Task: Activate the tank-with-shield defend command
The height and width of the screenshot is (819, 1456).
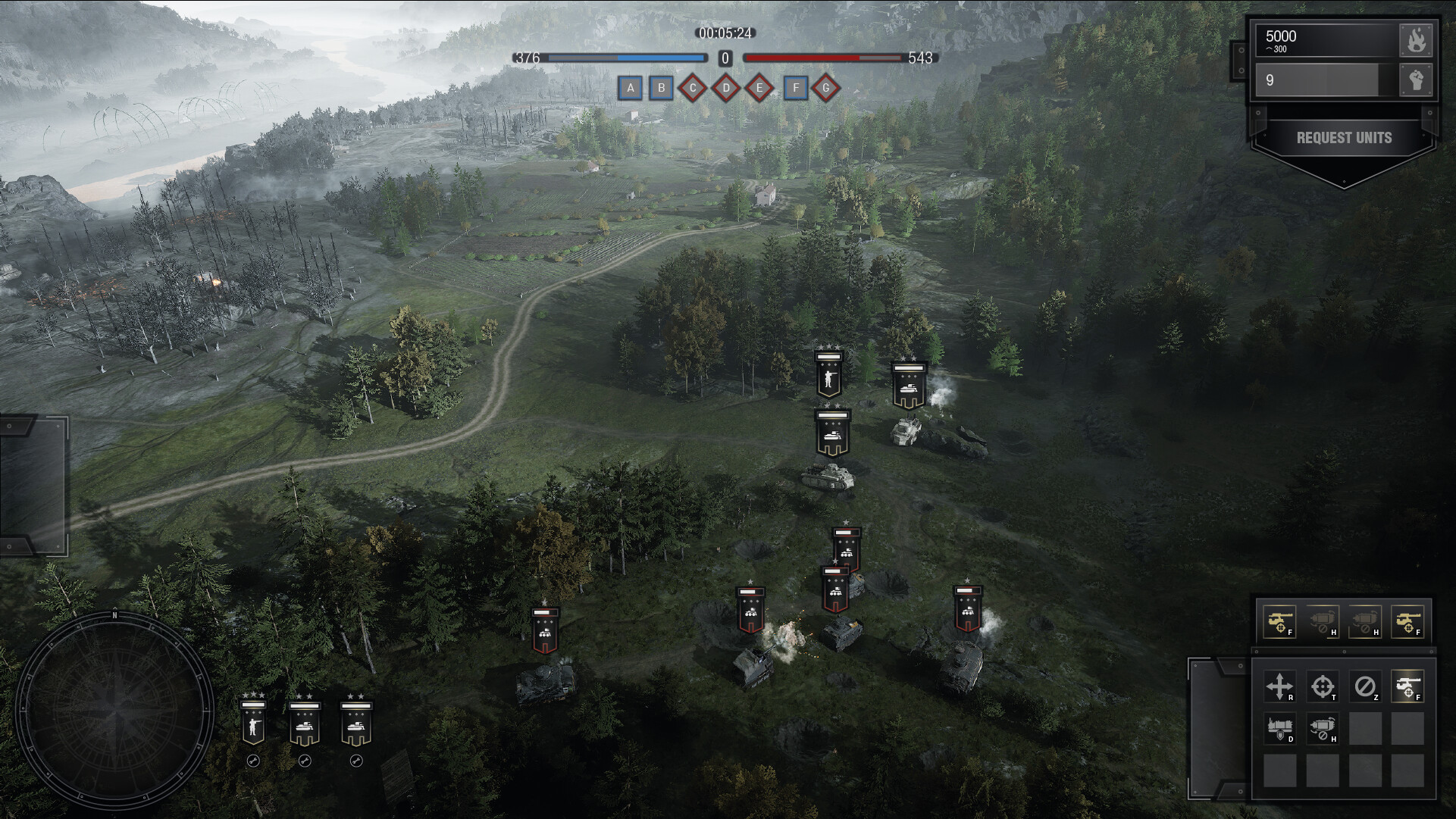Action: [x=1279, y=729]
